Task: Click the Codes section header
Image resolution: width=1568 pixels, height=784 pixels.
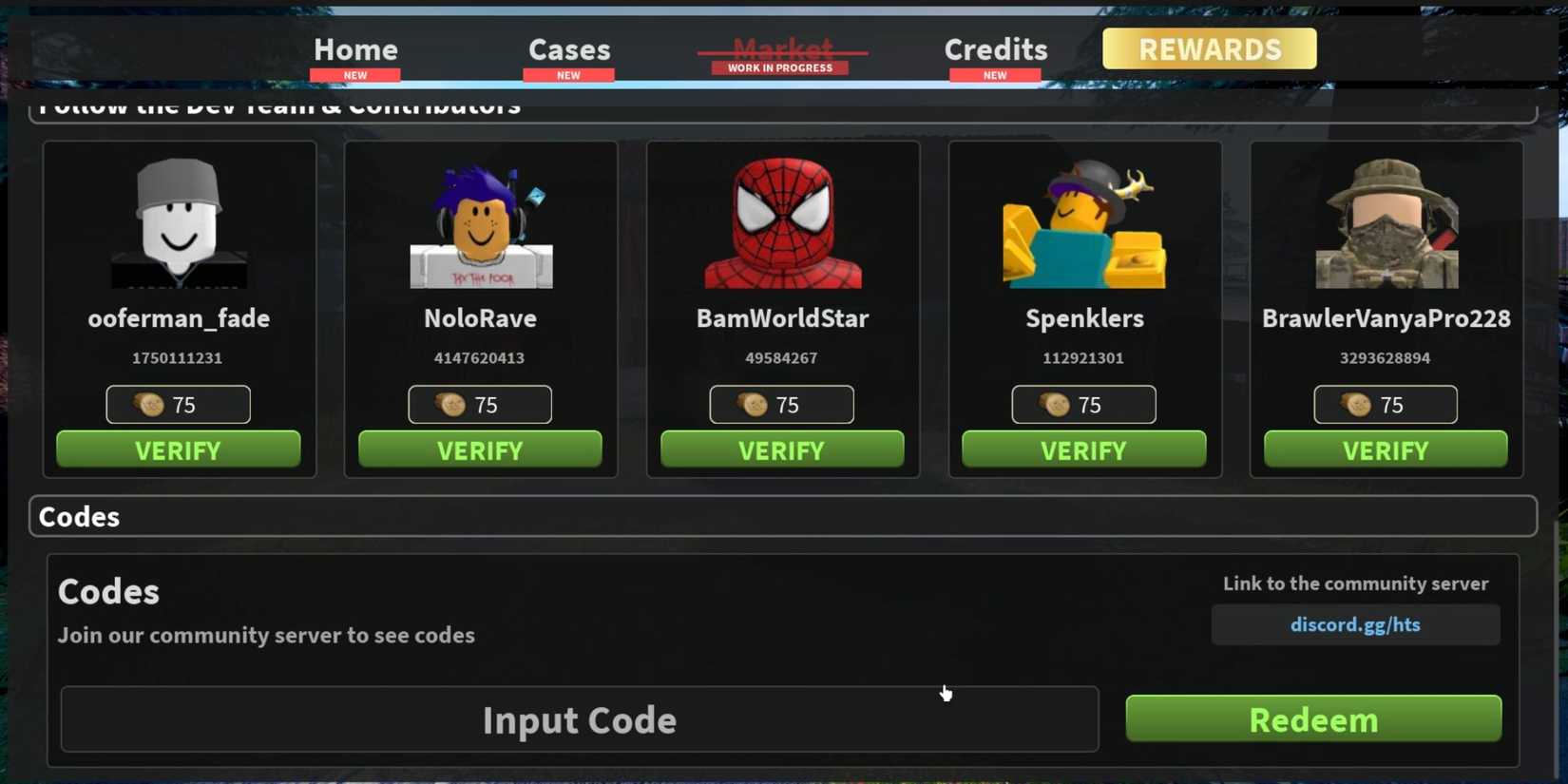Action: point(80,515)
